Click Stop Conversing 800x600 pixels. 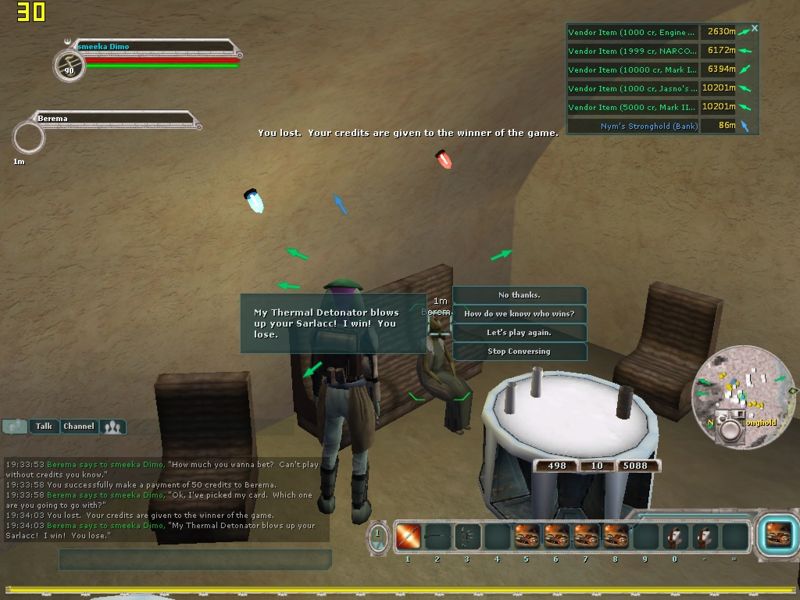click(x=519, y=351)
